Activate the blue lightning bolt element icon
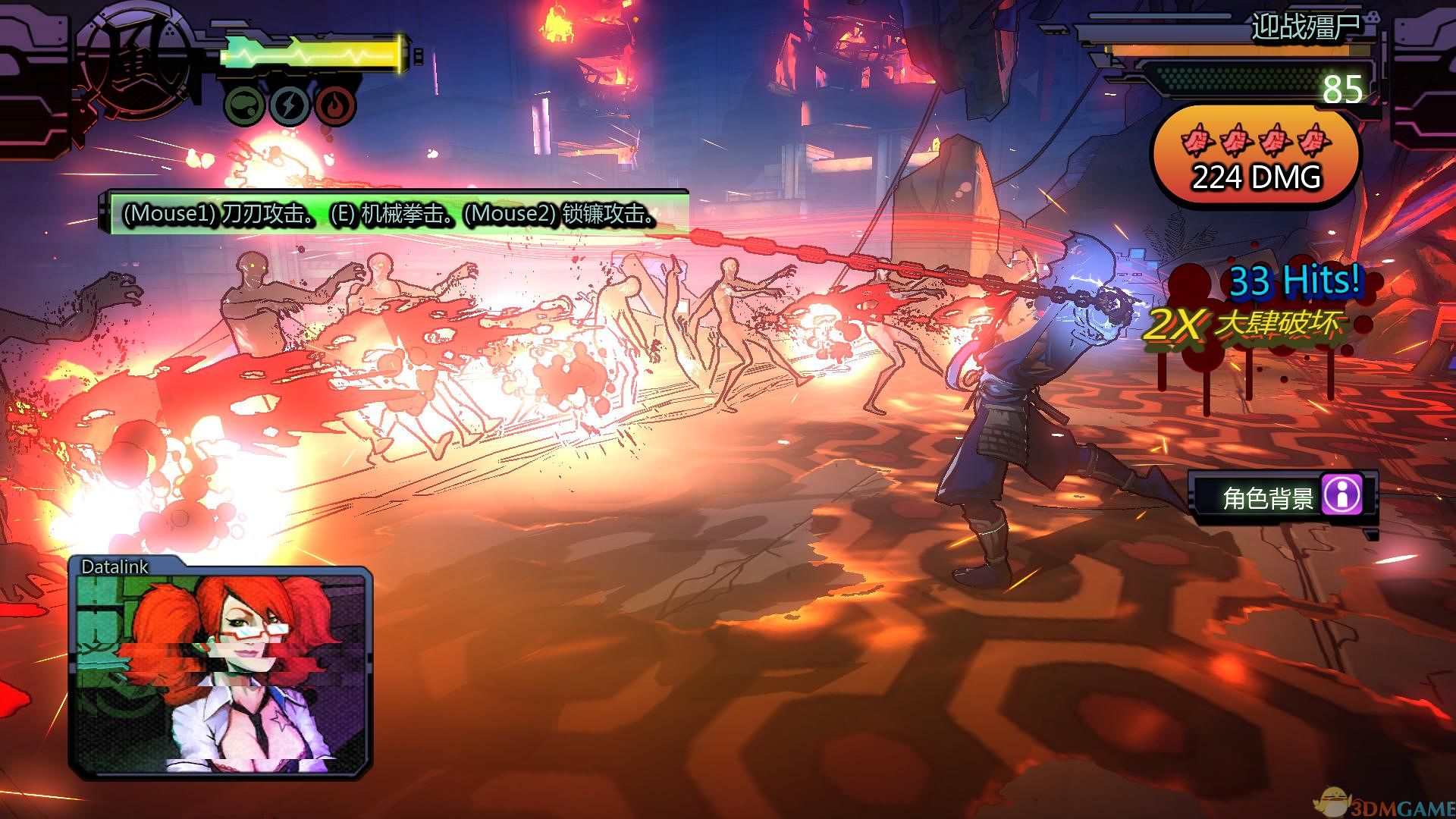Screen dimensions: 1456x819 tap(288, 105)
